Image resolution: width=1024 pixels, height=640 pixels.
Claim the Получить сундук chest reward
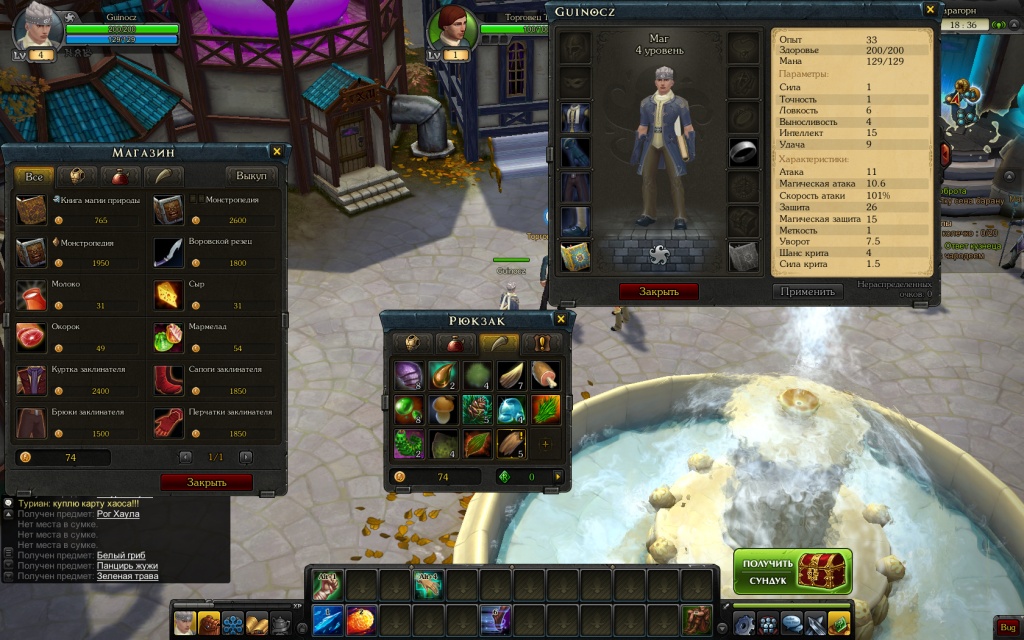(x=792, y=571)
